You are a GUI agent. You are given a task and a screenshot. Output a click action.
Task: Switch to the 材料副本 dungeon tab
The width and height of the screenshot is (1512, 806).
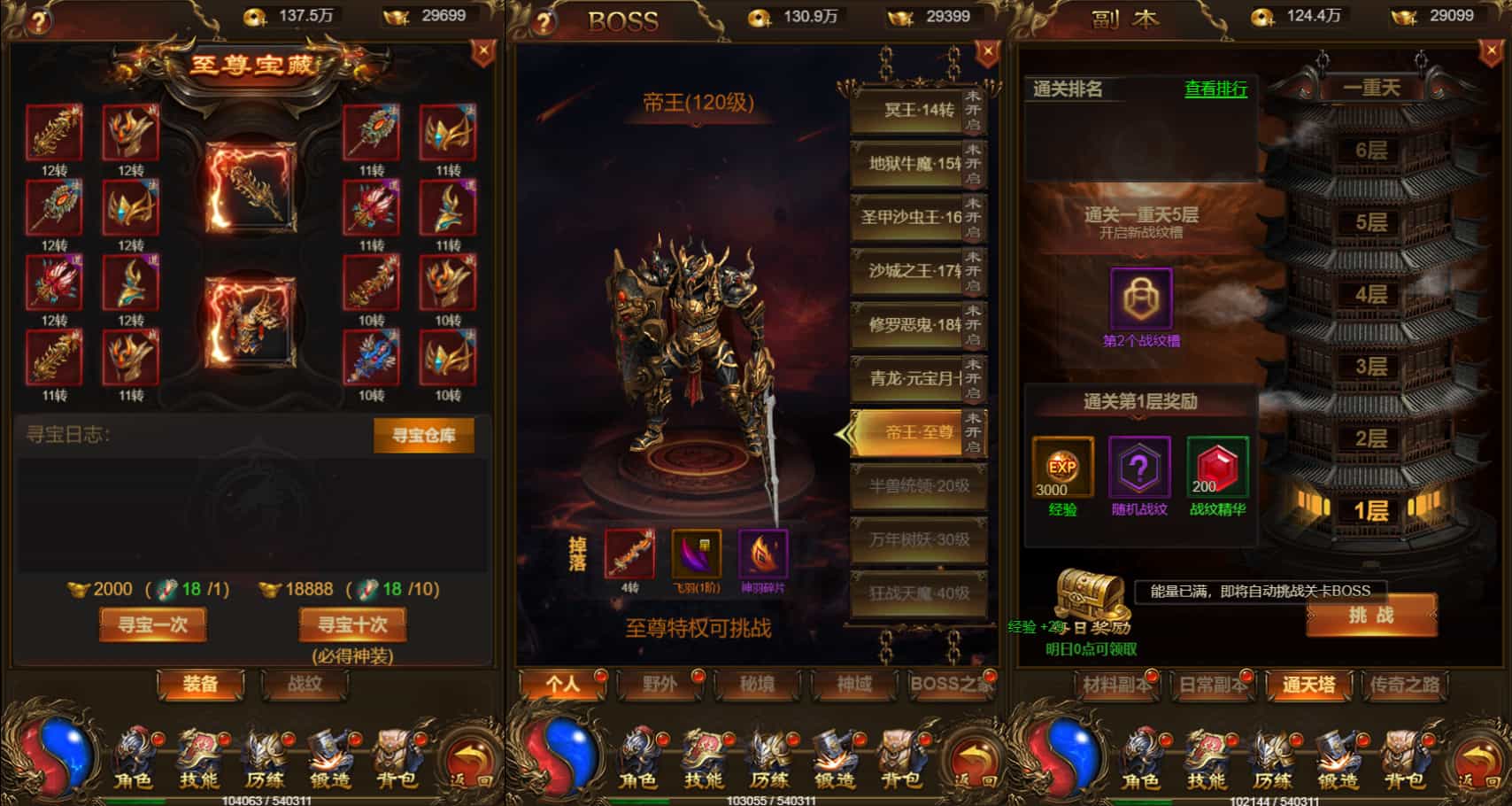[1116, 684]
